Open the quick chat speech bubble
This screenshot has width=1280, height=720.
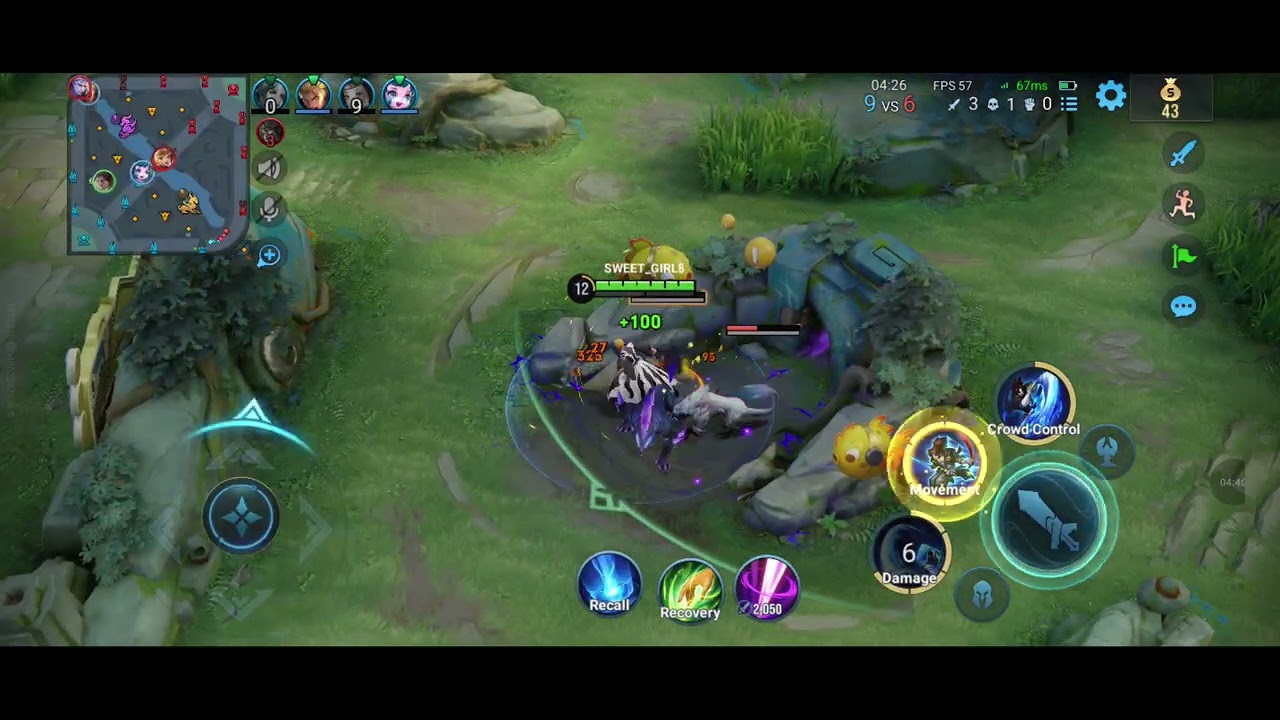point(1183,306)
